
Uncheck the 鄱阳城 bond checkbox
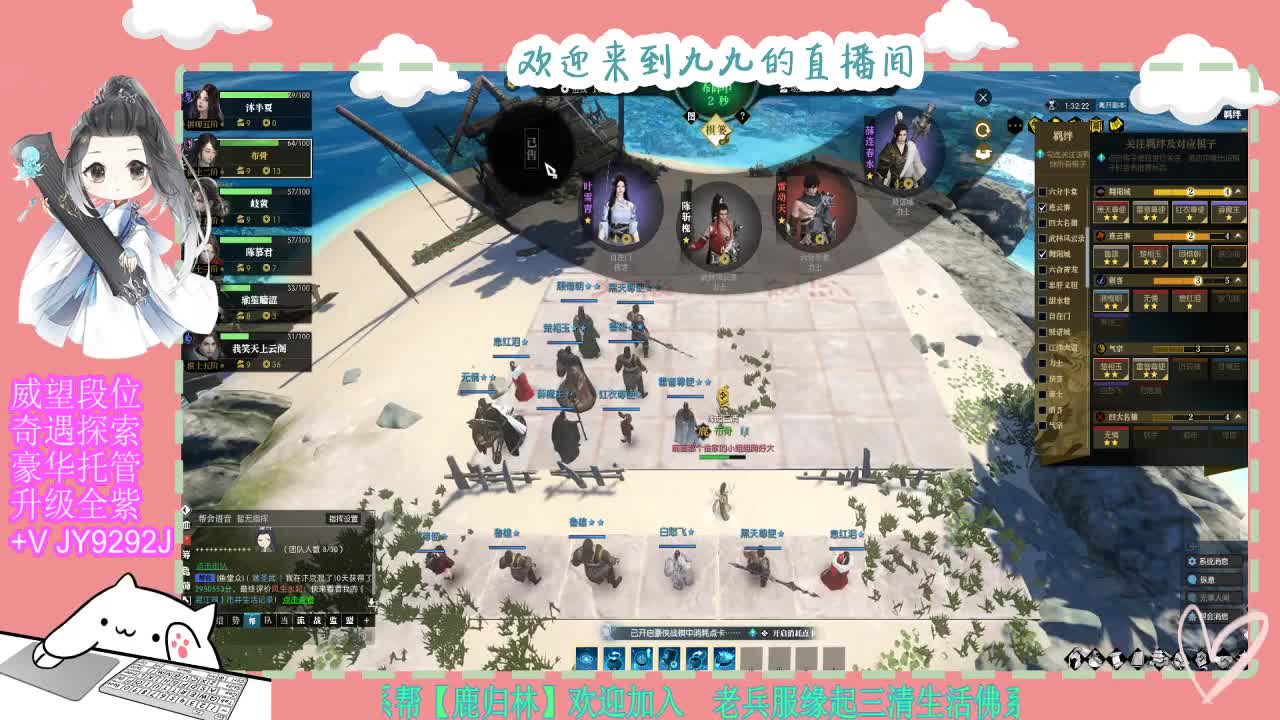(1044, 255)
